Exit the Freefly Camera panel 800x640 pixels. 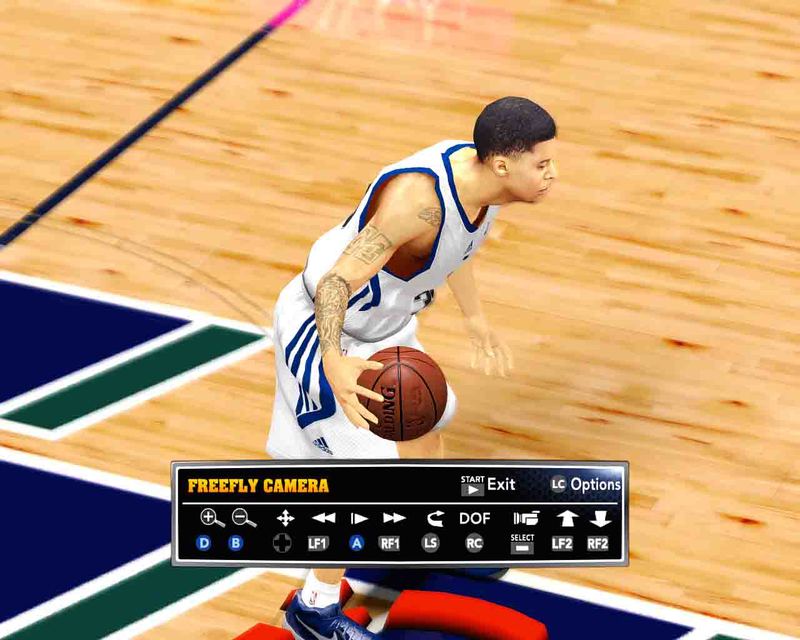coord(488,485)
